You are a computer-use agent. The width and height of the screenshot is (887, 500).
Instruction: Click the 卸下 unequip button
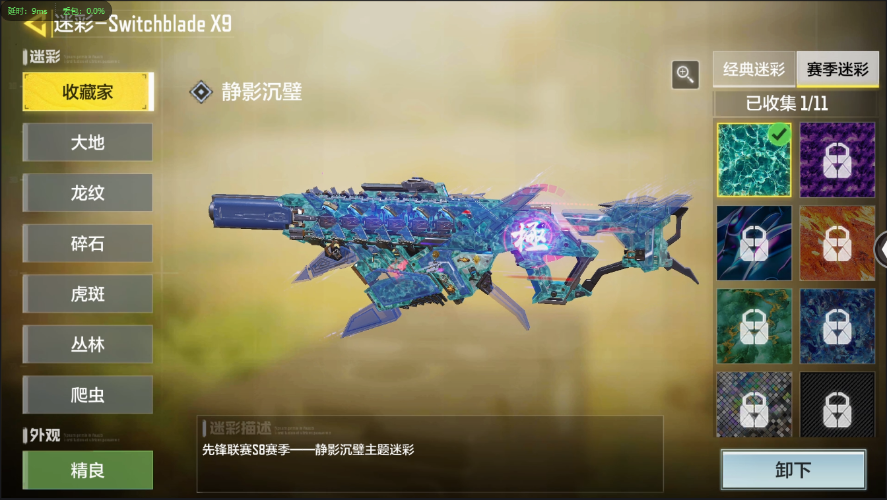pyautogui.click(x=793, y=471)
